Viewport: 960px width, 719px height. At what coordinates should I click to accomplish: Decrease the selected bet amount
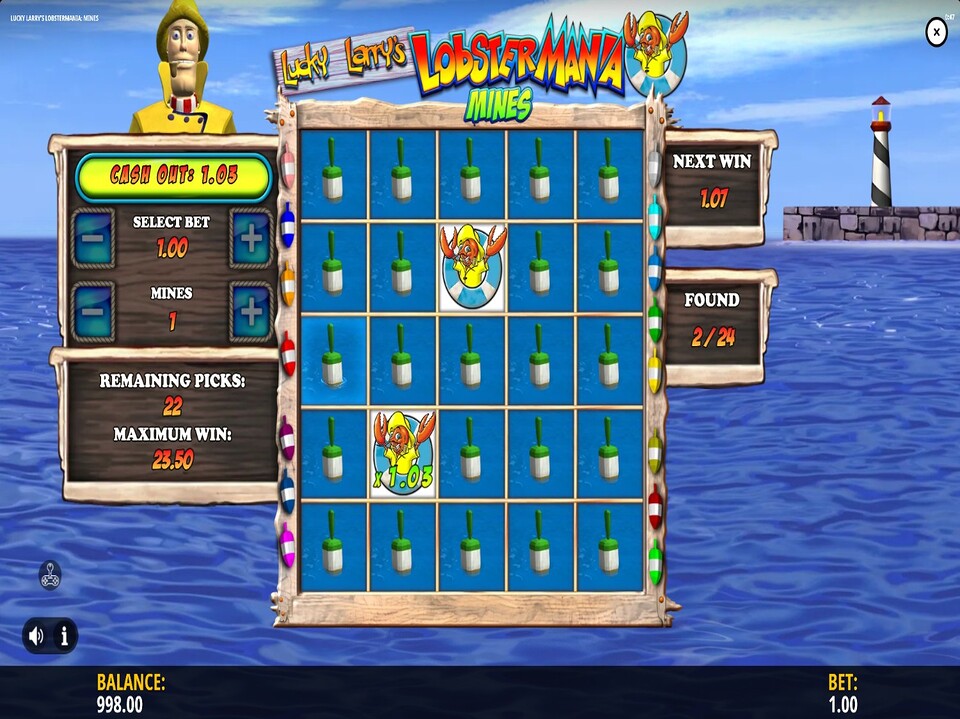click(93, 238)
